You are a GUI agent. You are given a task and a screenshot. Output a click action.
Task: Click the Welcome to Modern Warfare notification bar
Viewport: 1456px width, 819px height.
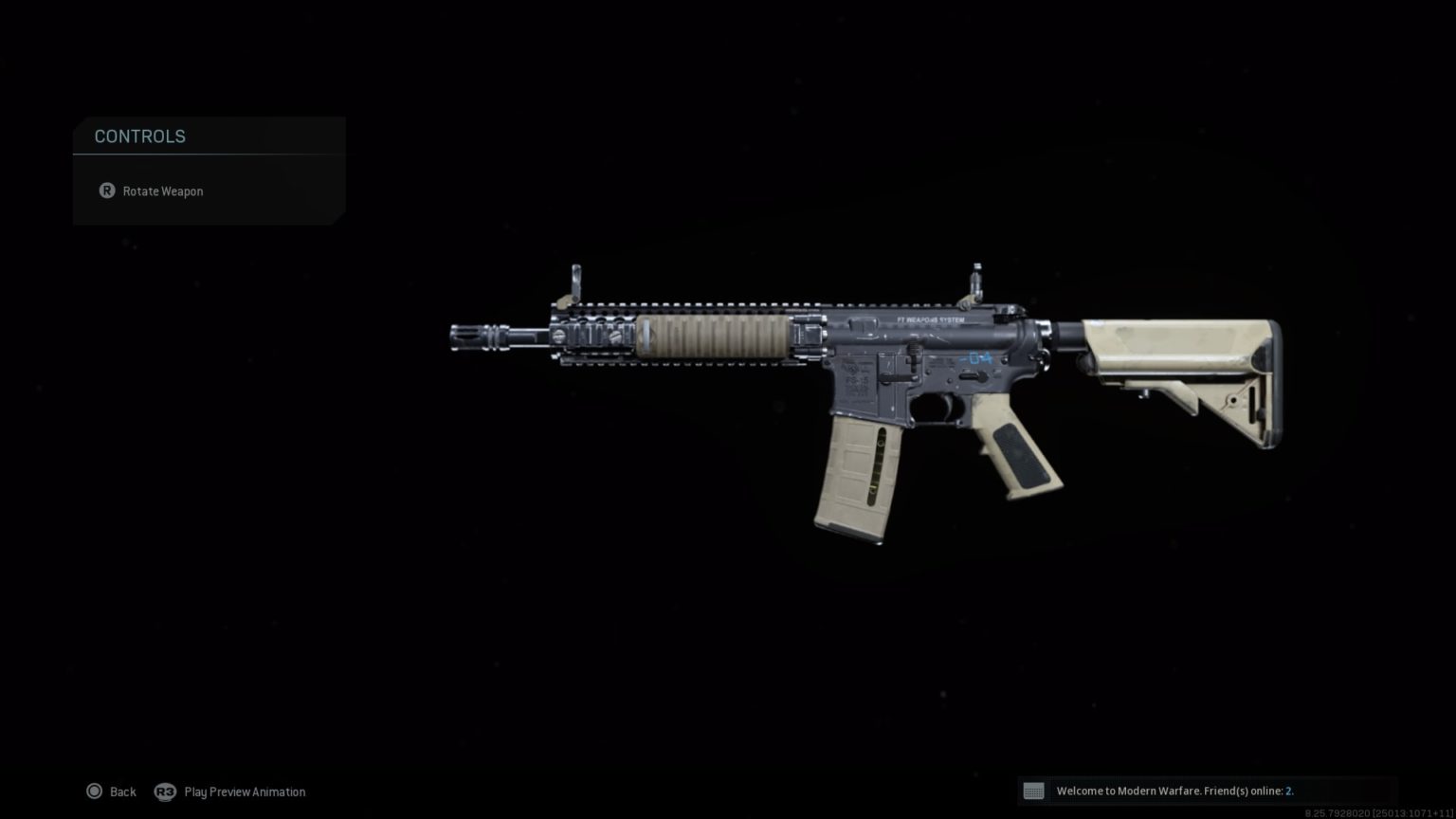[1171, 791]
